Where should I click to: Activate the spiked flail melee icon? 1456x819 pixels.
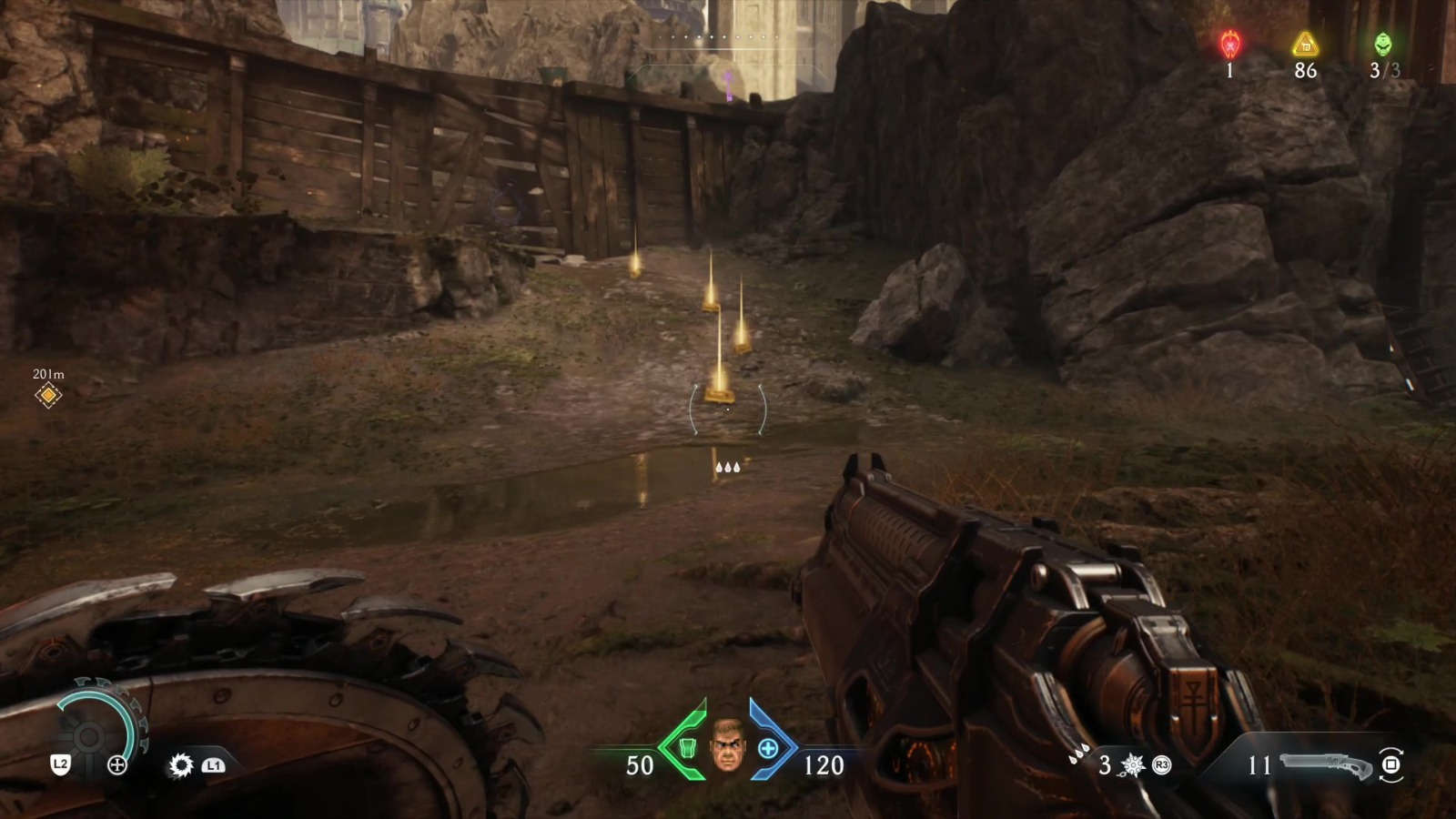tap(1133, 765)
